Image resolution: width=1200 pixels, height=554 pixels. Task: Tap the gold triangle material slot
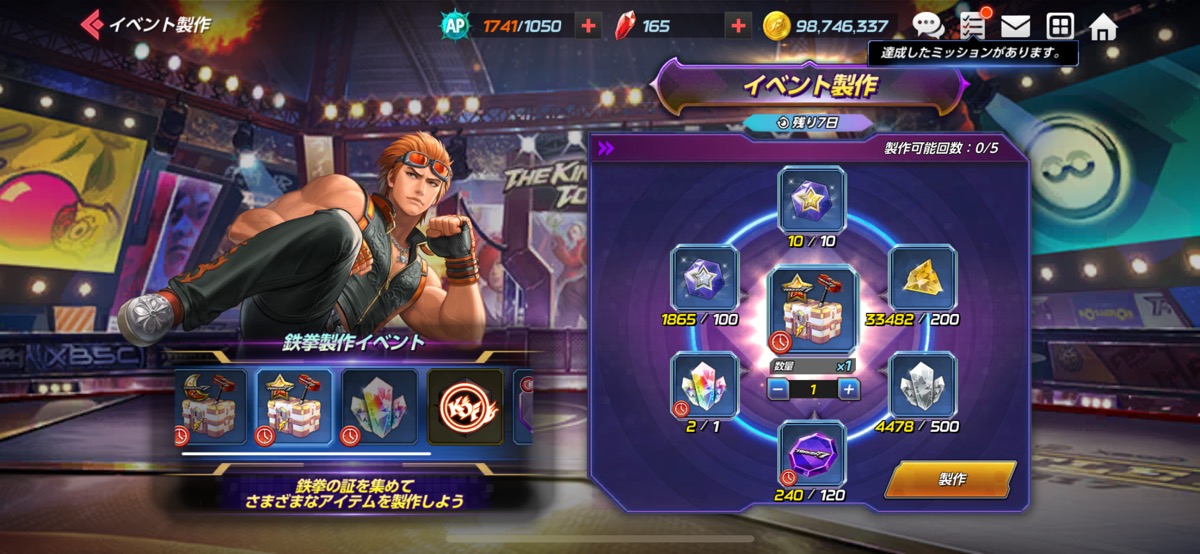coord(922,278)
